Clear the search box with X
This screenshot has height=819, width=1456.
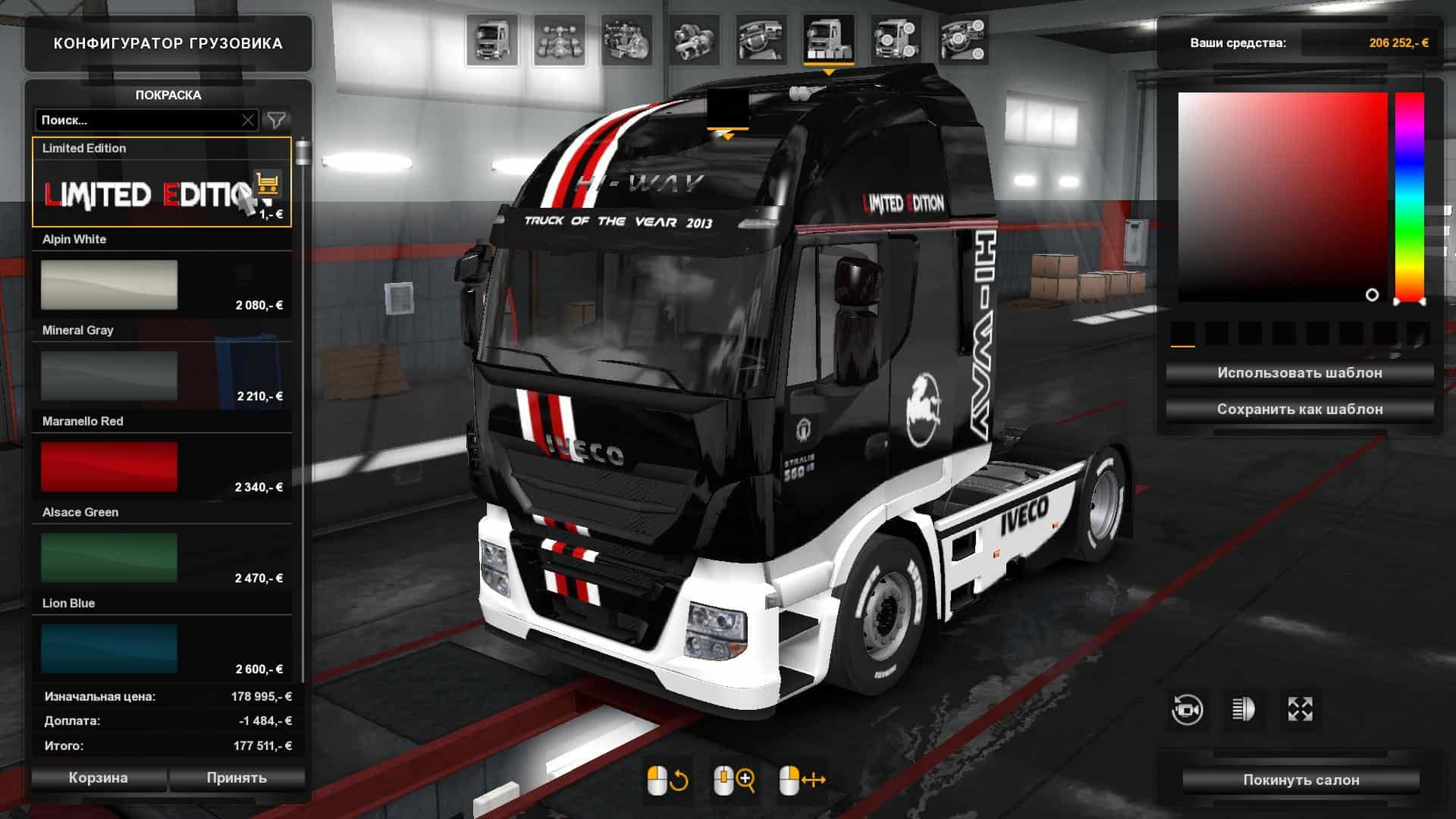pos(248,121)
